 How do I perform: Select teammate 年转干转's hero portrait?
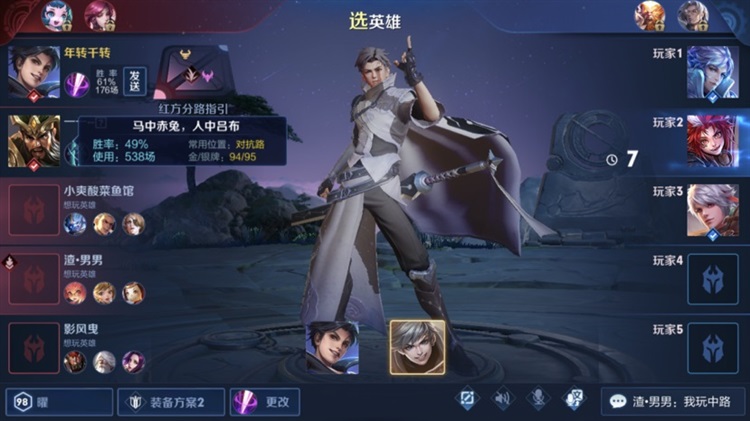33,72
